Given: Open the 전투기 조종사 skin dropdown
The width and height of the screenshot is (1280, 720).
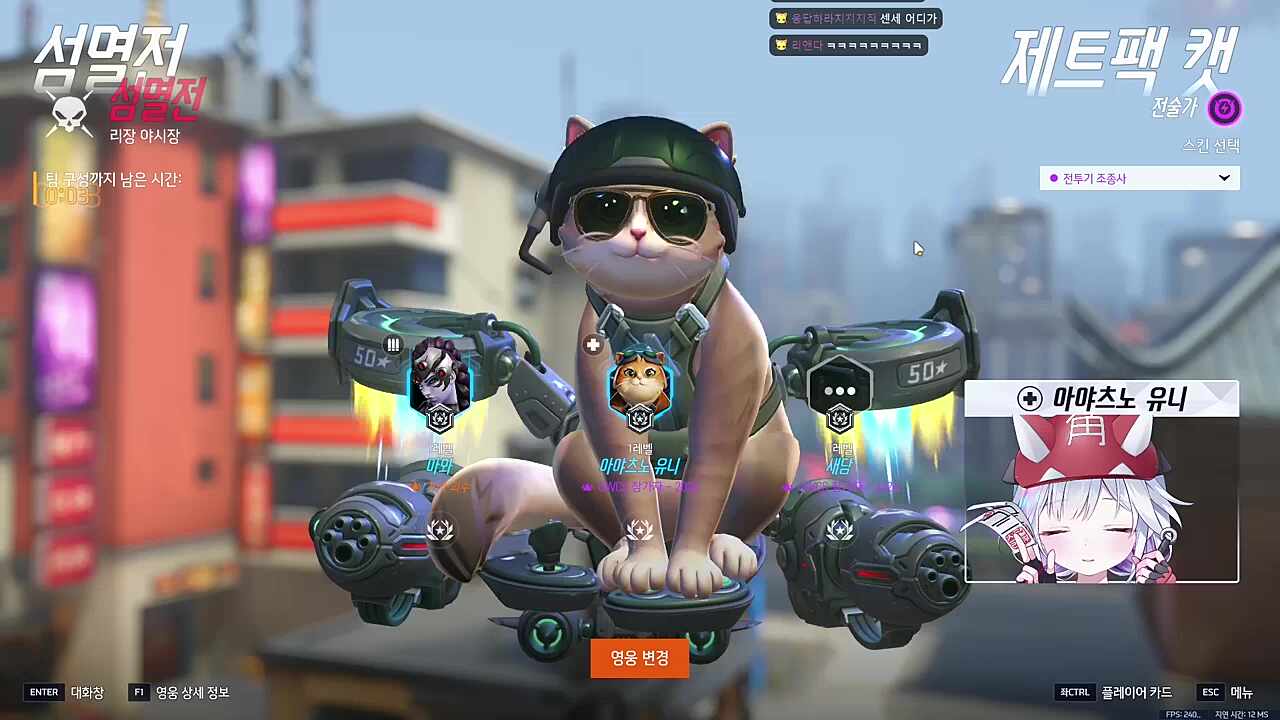Looking at the screenshot, I should pos(1138,178).
